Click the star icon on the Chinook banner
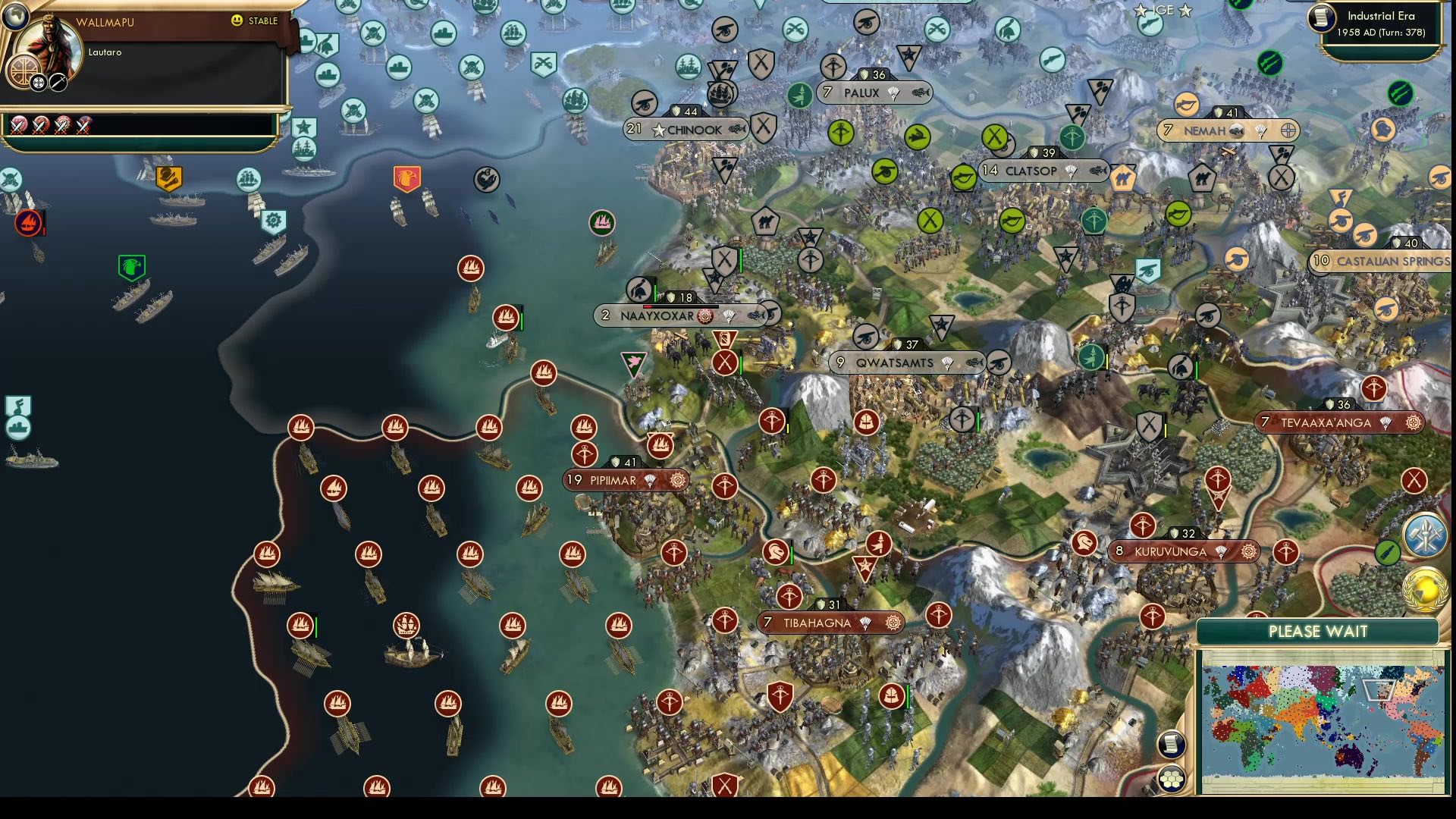The height and width of the screenshot is (819, 1456). tap(660, 130)
